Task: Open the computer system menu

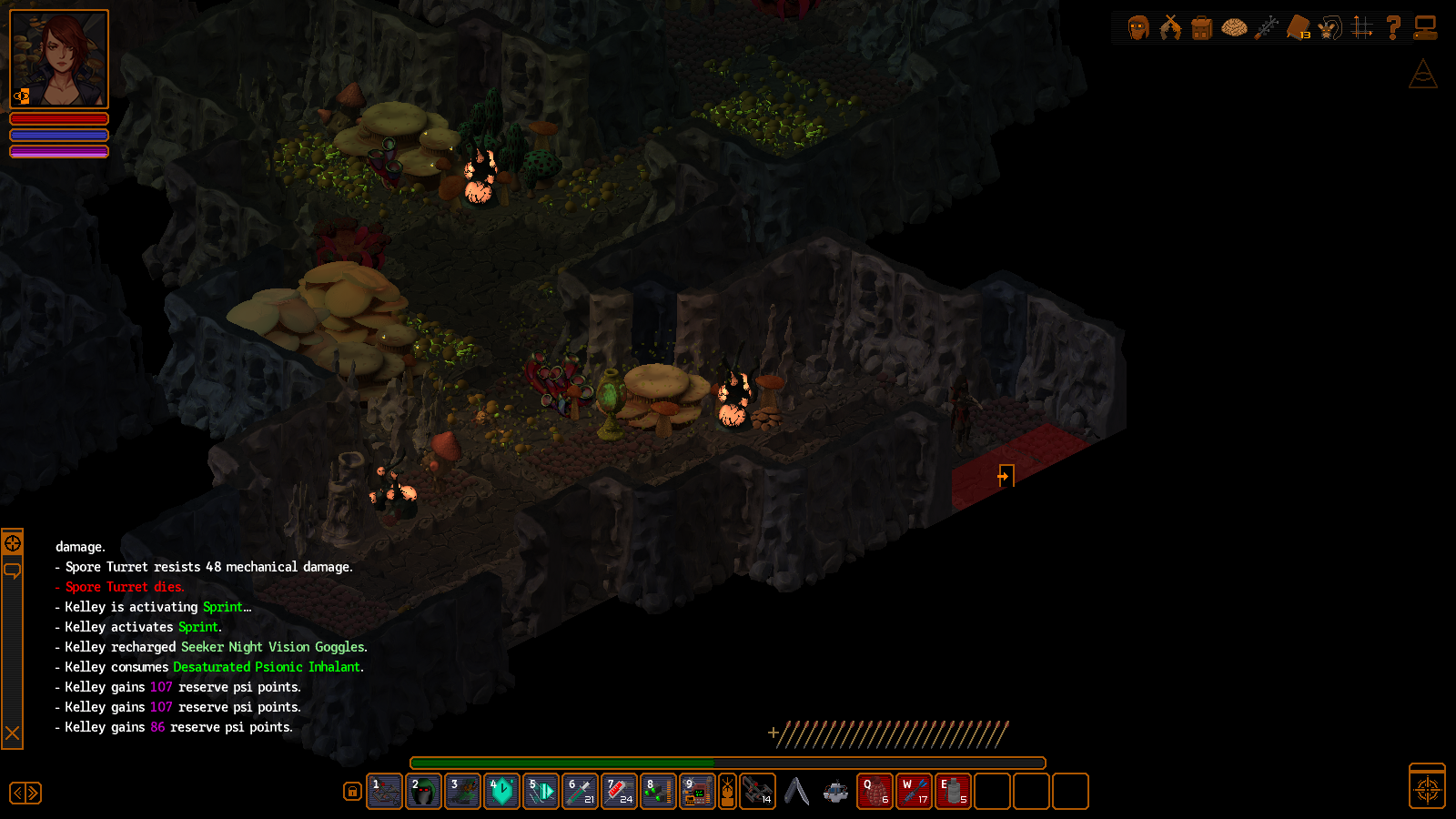Action: tap(1425, 28)
